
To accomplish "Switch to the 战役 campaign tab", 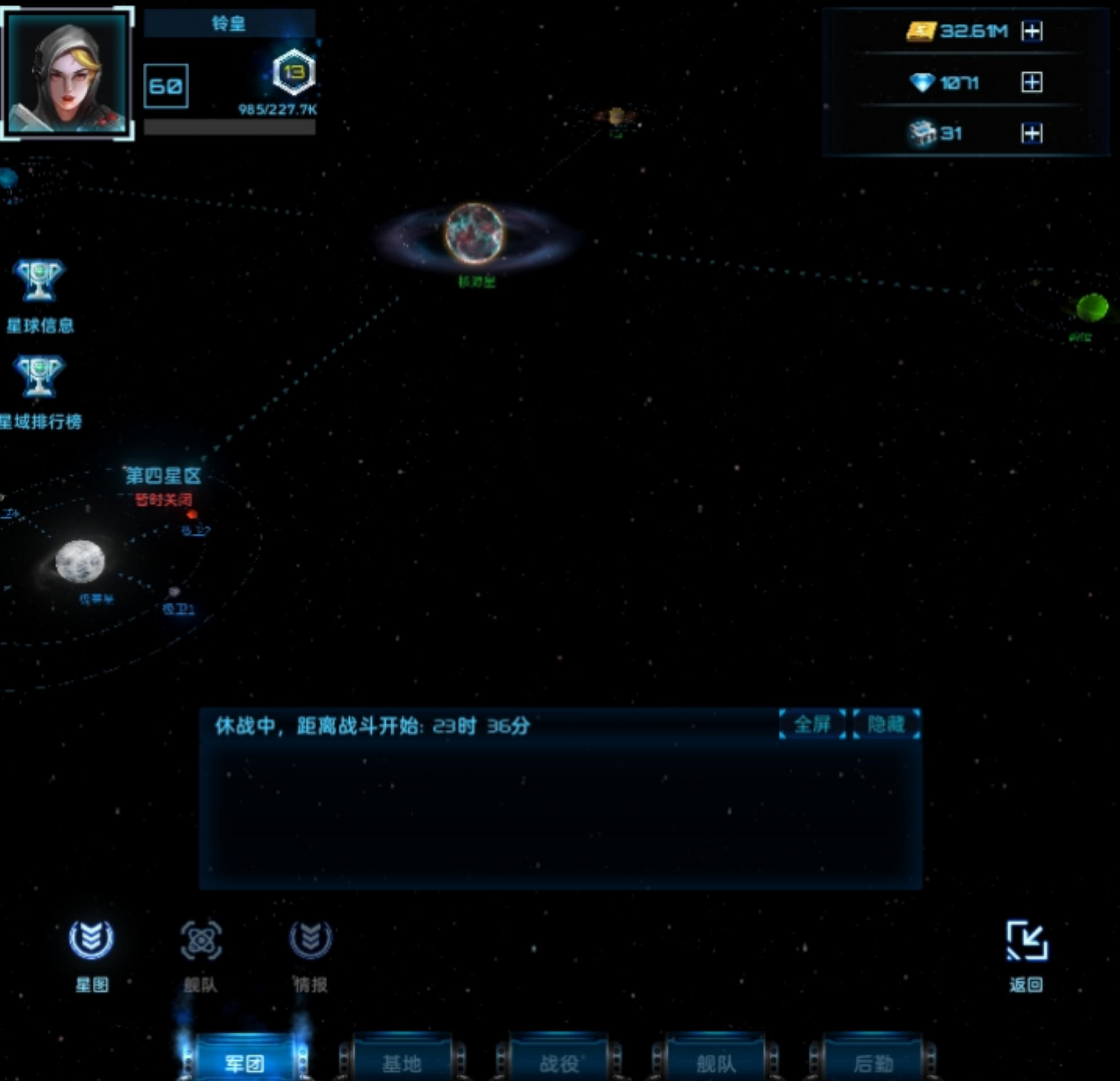I will [559, 1063].
